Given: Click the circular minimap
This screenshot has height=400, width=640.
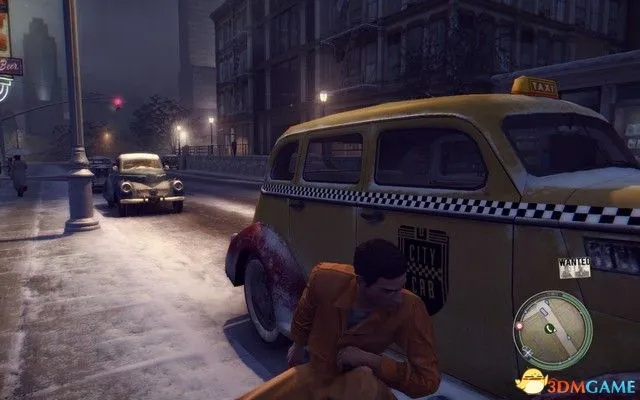Looking at the screenshot, I should 551,329.
